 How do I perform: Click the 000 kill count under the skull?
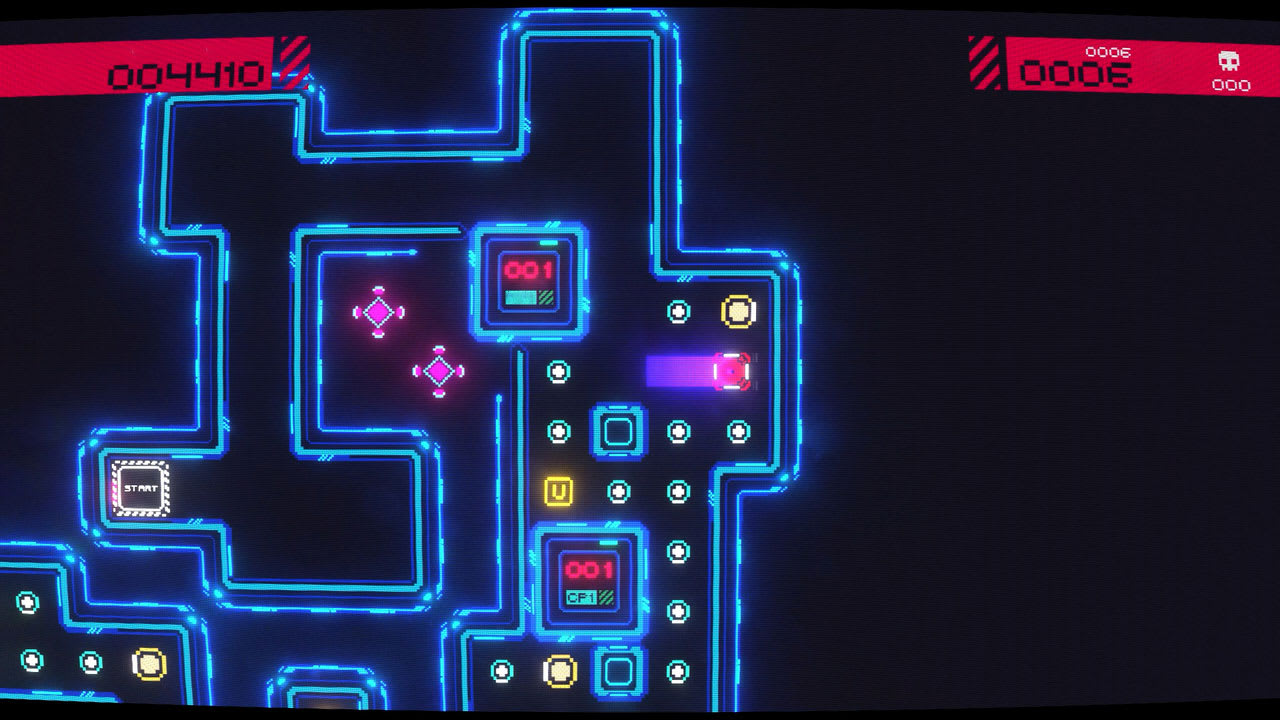pos(1231,86)
